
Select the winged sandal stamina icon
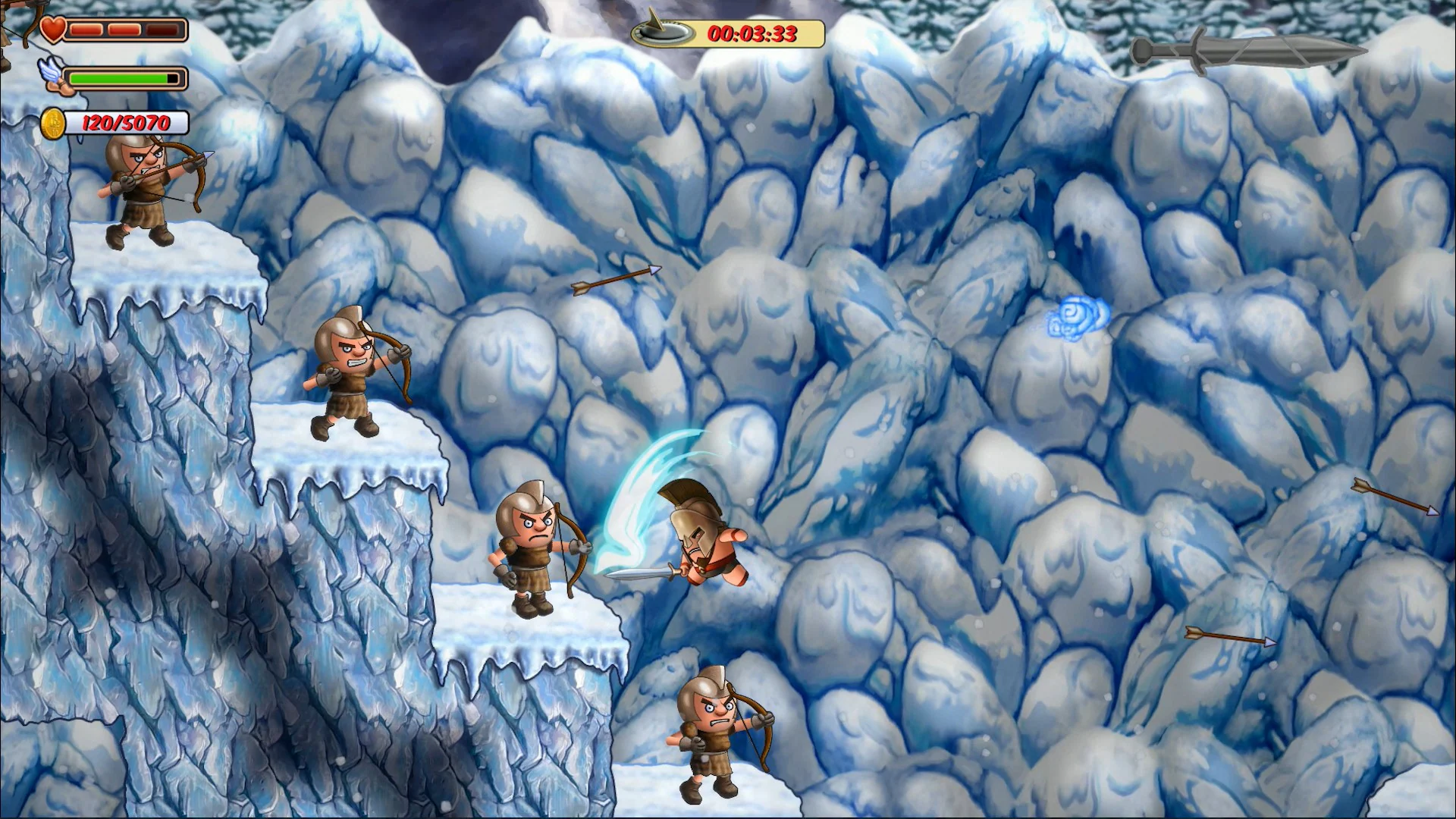pos(52,76)
